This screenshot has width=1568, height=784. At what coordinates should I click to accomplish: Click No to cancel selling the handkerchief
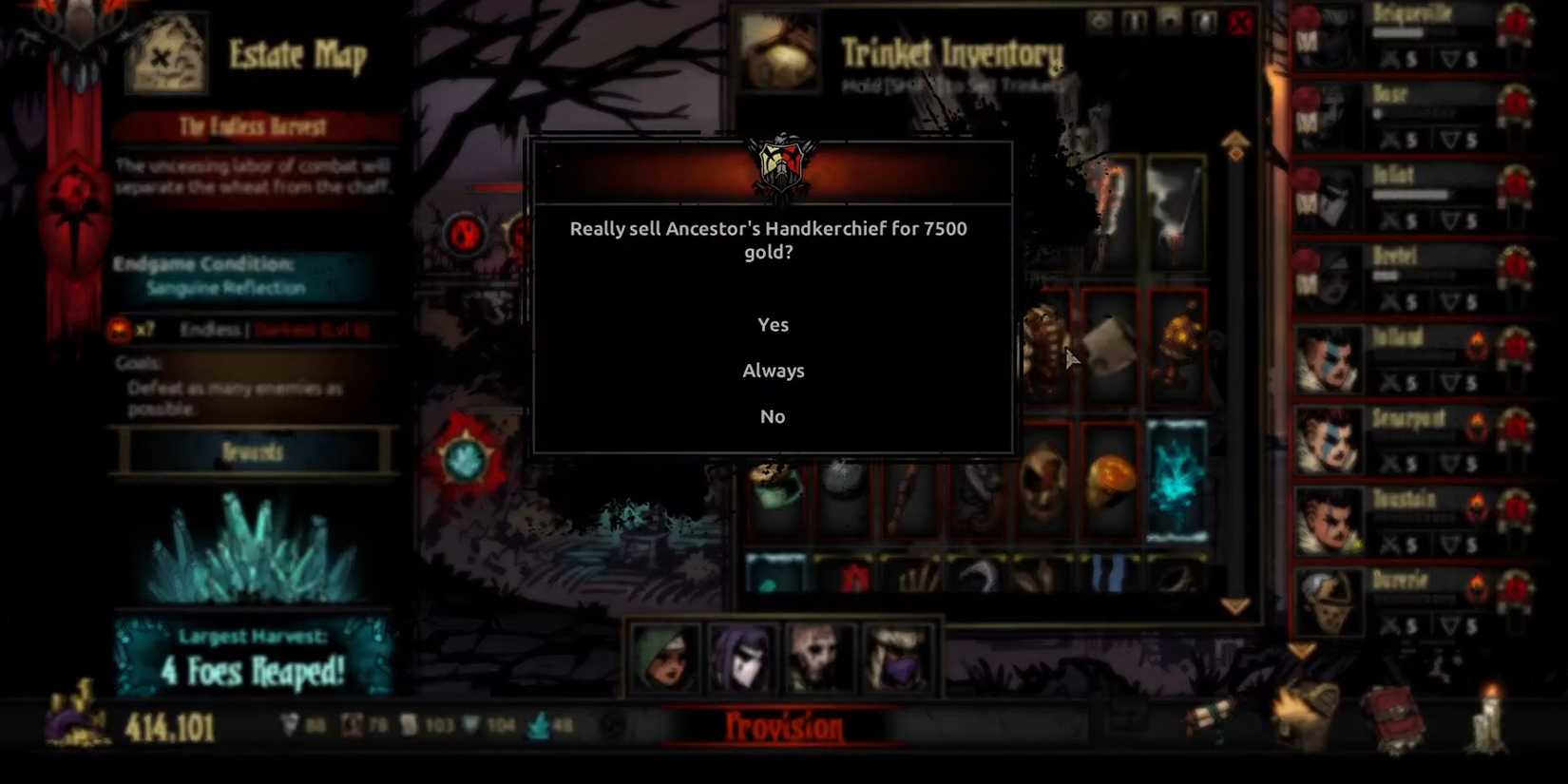[773, 415]
